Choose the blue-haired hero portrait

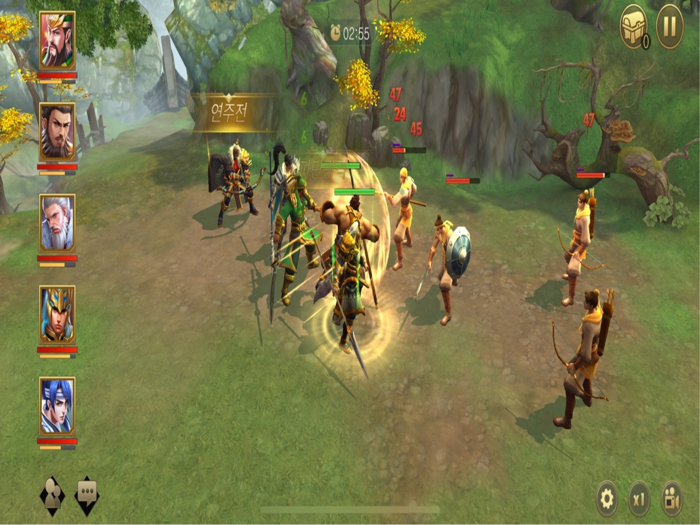click(x=57, y=405)
